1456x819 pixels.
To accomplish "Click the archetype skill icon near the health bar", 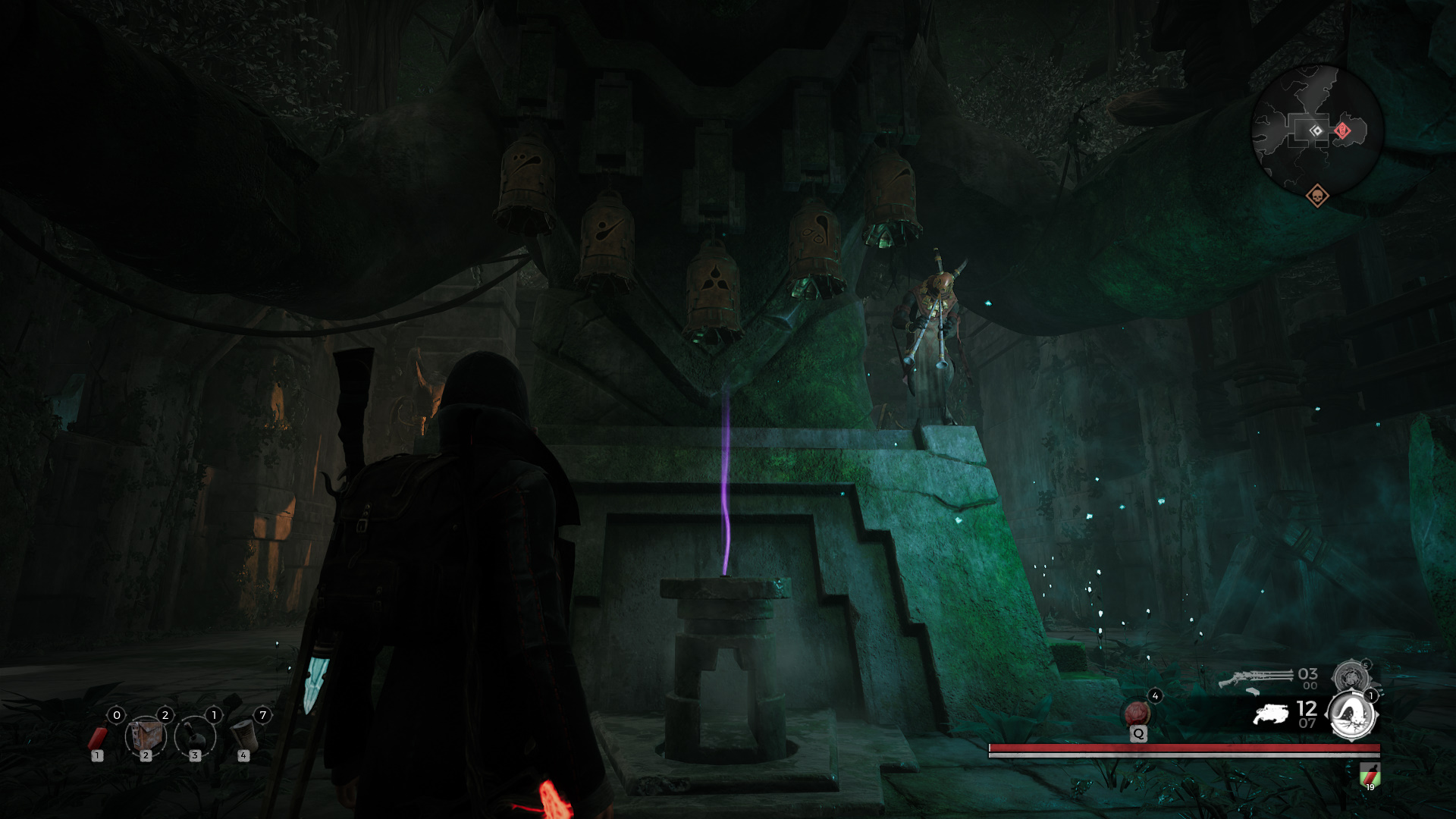I will (x=1351, y=717).
